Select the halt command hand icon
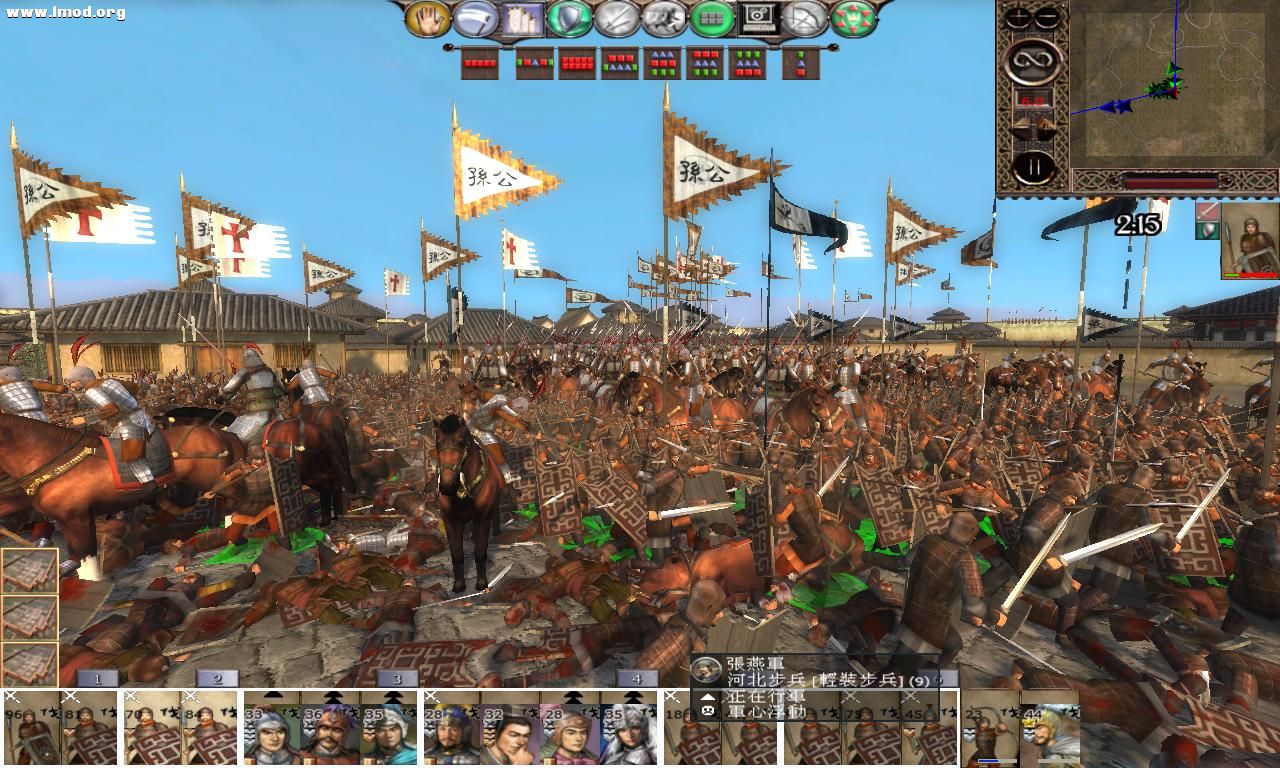Screen dimensions: 1280x768 tap(428, 20)
